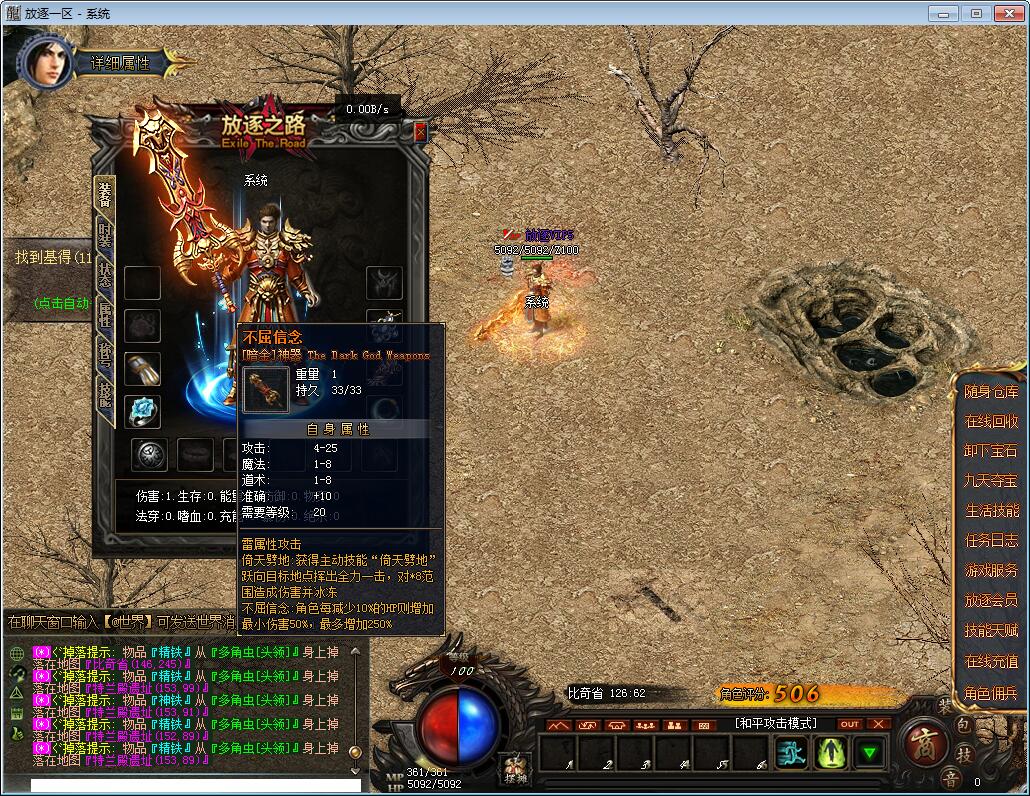Screen dimensions: 1030x796
Task: Select the 技能 skills tab on character panel
Action: tap(105, 395)
